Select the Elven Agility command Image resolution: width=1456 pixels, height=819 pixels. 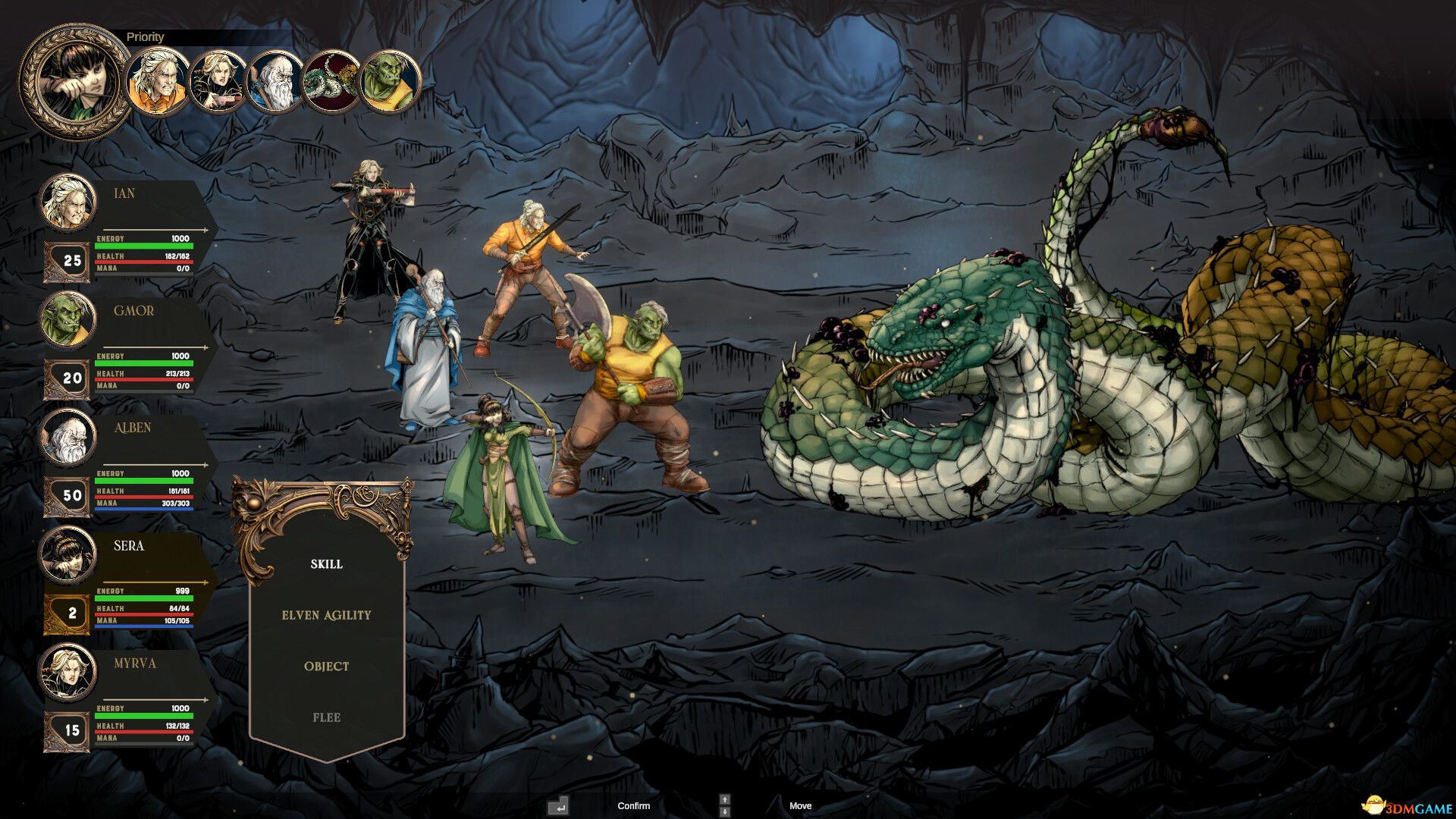tap(326, 615)
